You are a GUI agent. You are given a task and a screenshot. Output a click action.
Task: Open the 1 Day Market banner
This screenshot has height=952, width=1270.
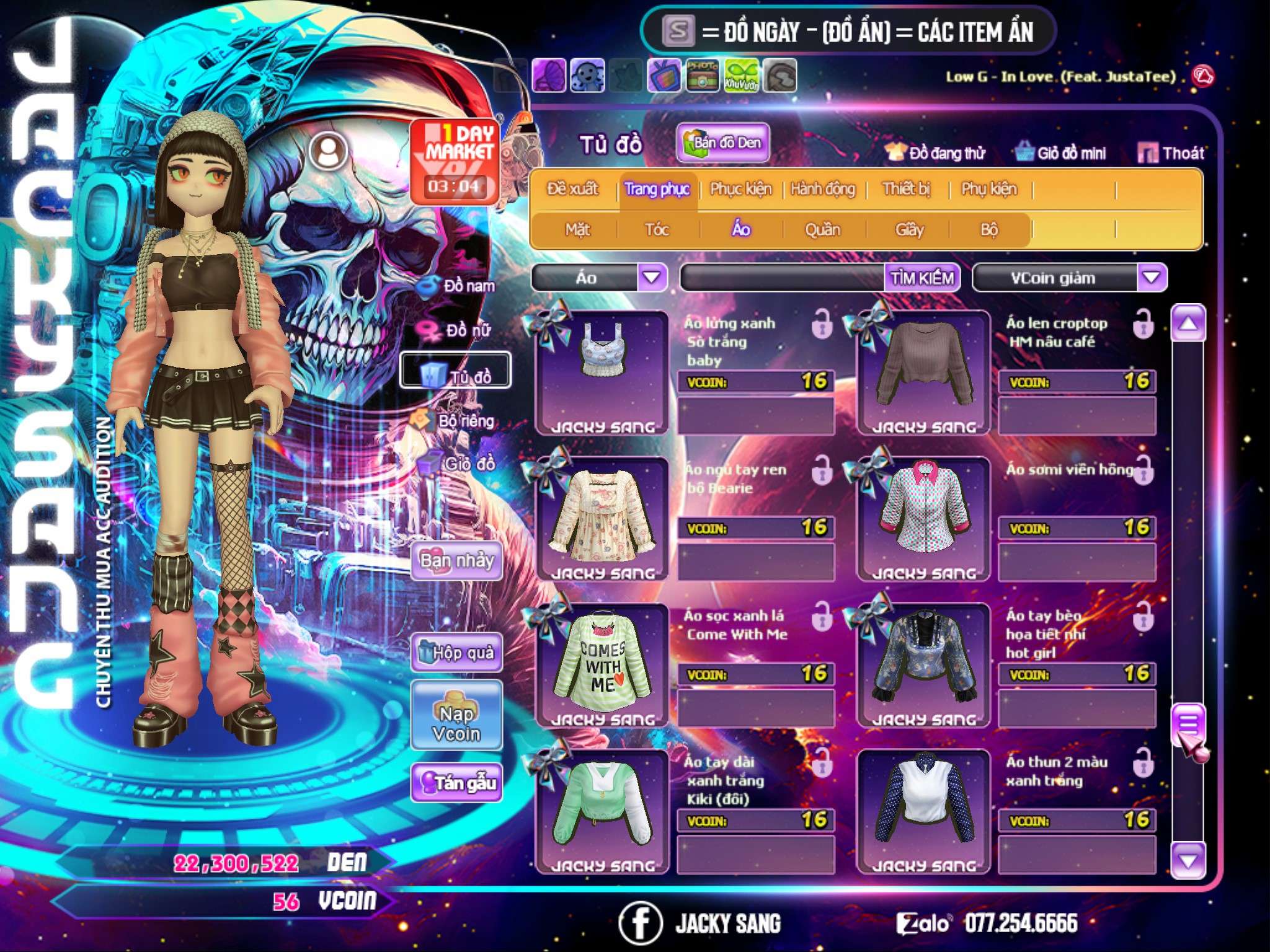pos(455,161)
